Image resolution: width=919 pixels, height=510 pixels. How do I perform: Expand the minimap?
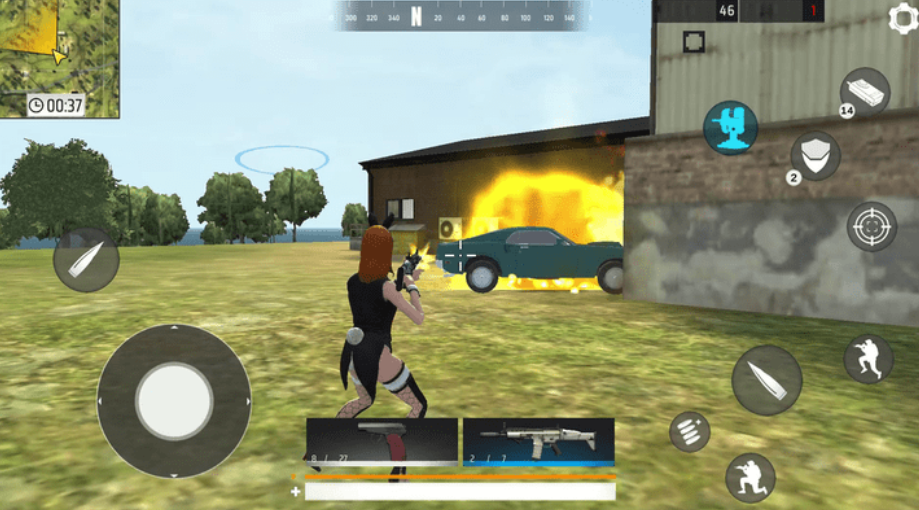pyautogui.click(x=58, y=57)
